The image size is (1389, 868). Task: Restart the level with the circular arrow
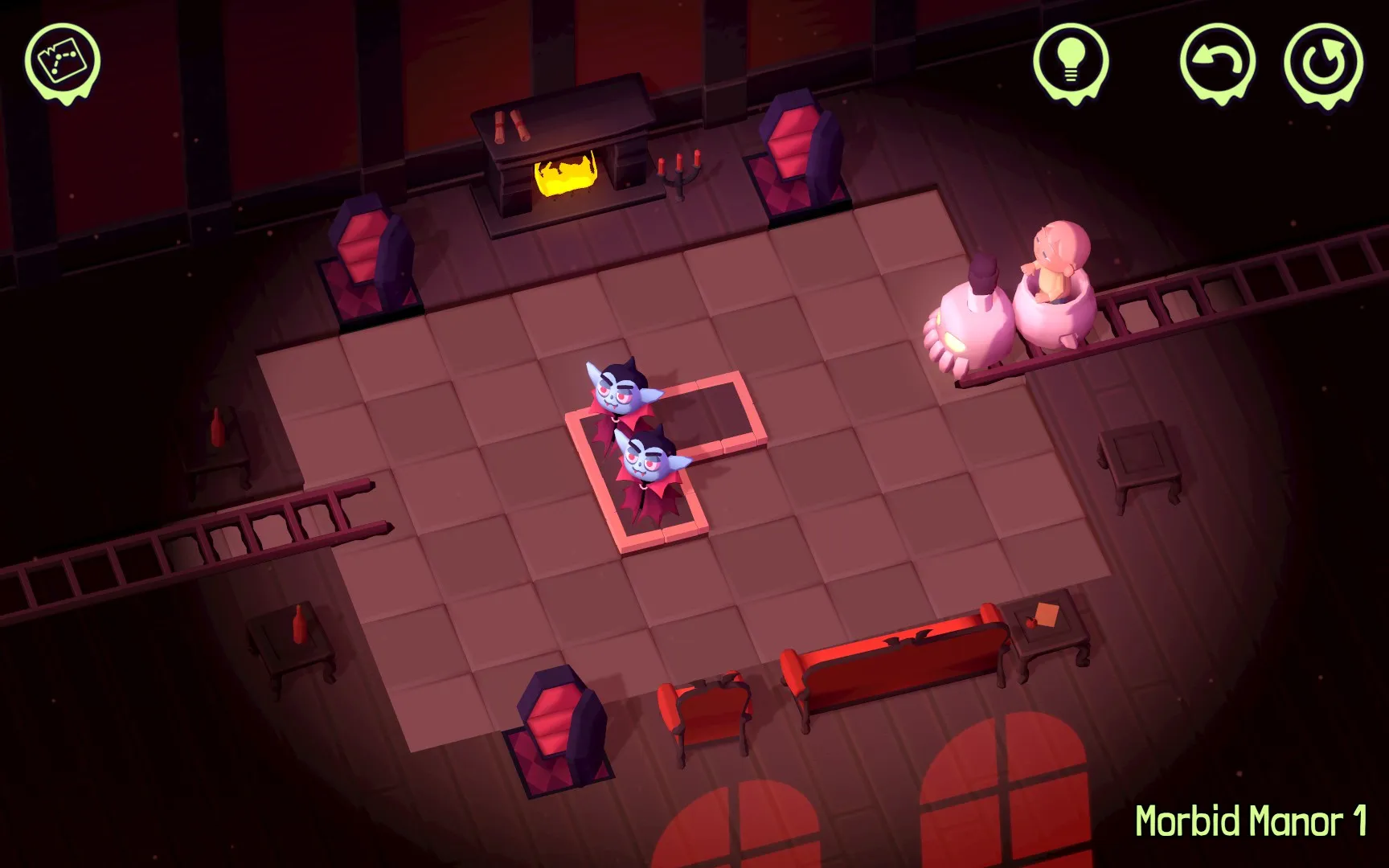pos(1323,63)
